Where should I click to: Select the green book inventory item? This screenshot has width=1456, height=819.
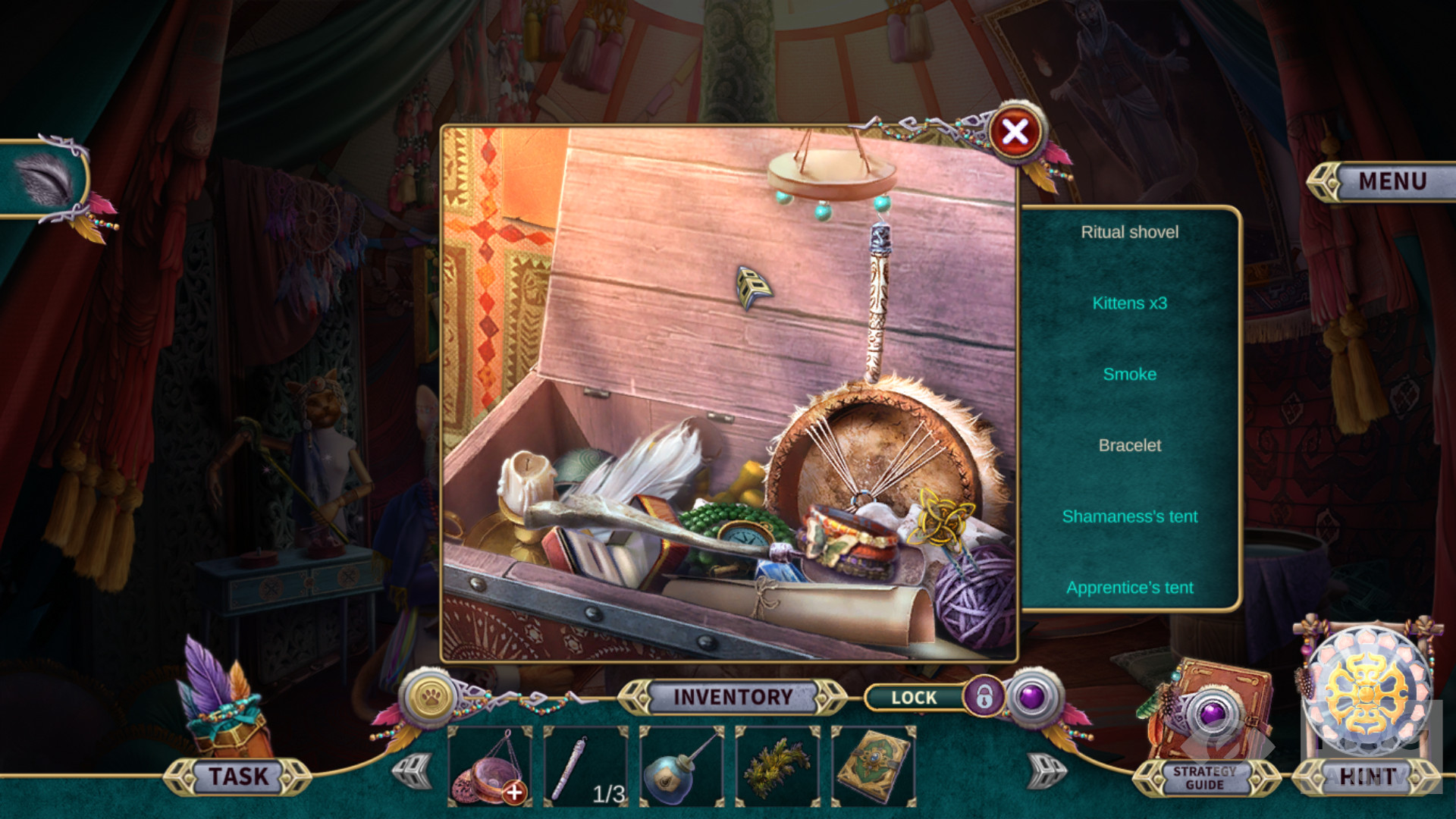click(873, 767)
